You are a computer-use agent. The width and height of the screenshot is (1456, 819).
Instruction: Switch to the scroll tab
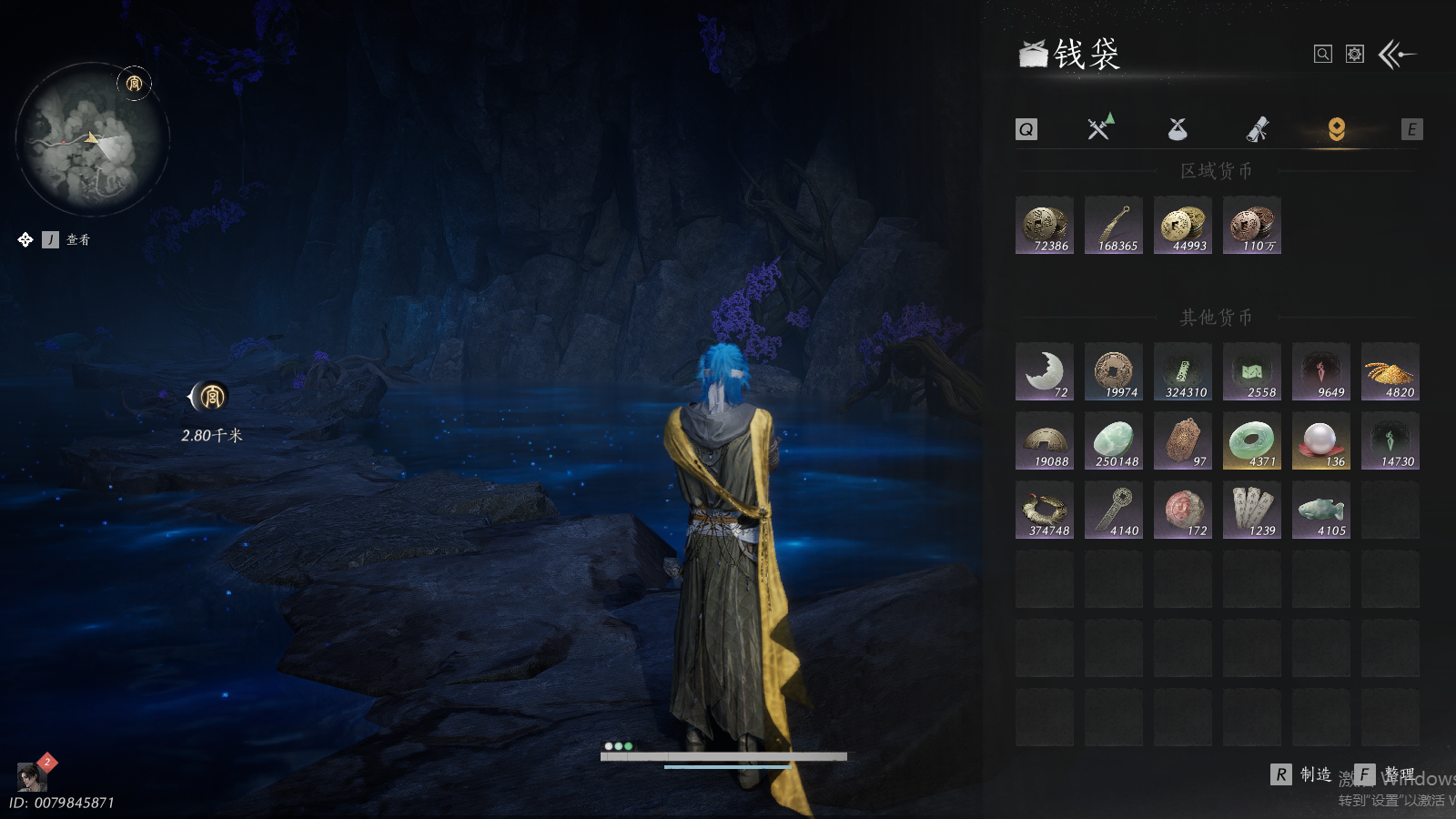point(1258,129)
